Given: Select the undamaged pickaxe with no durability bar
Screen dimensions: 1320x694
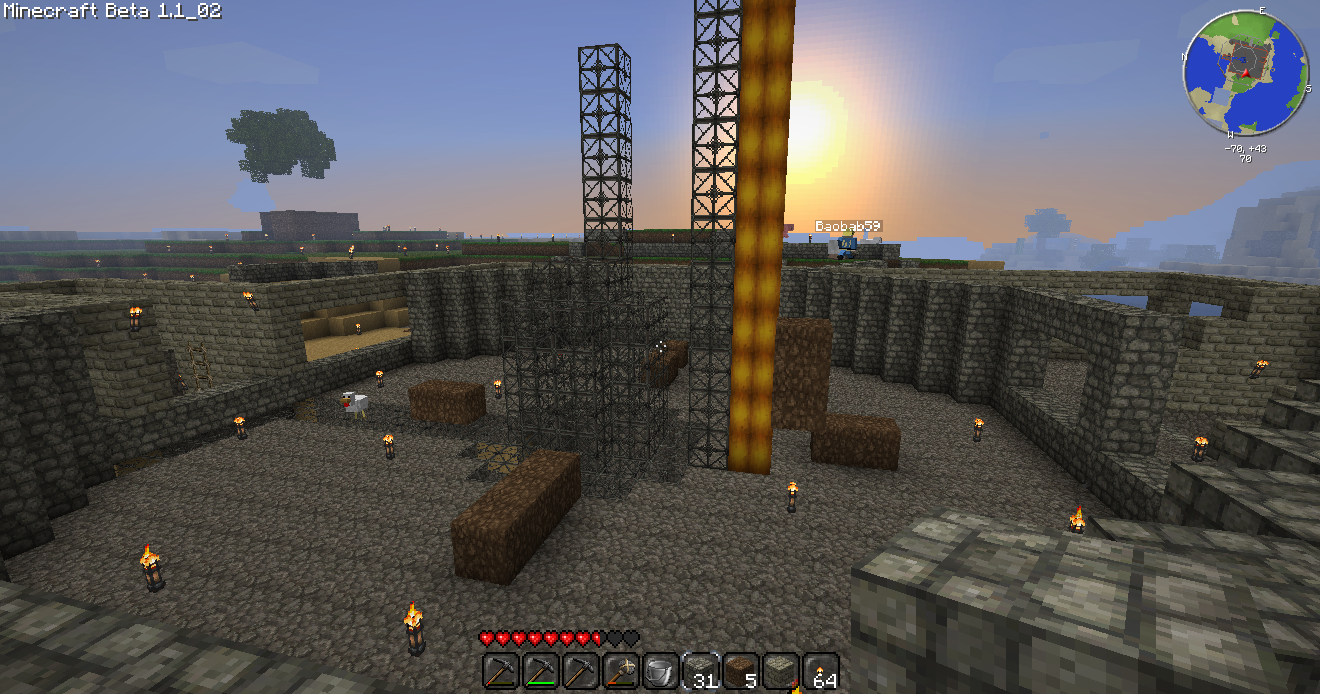Looking at the screenshot, I should click(x=580, y=671).
